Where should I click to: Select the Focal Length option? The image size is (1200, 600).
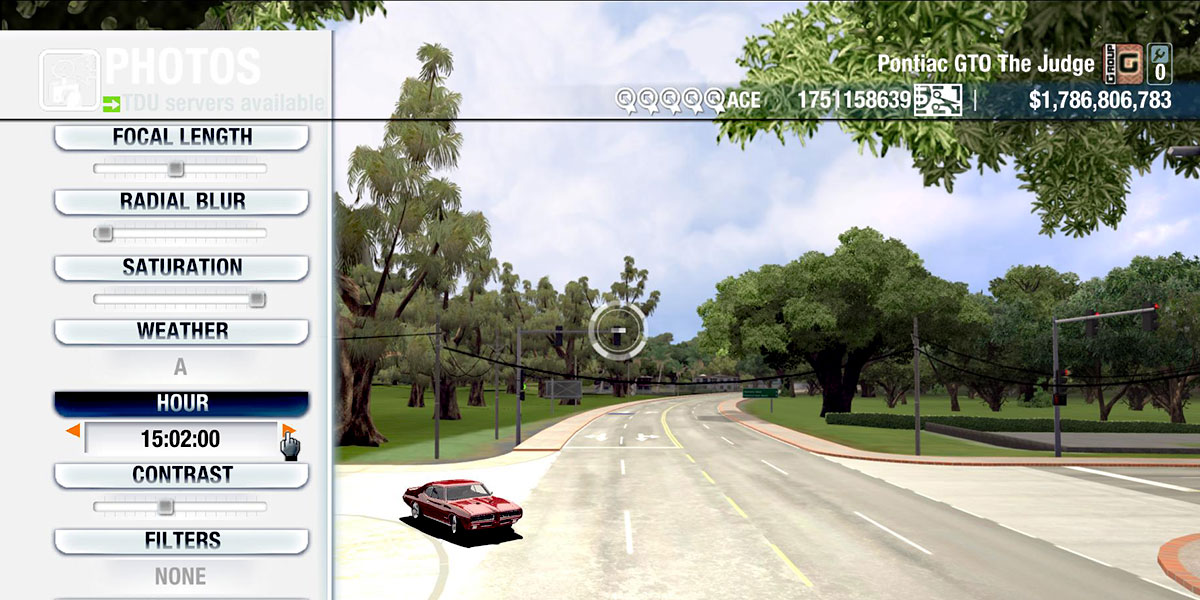point(181,137)
